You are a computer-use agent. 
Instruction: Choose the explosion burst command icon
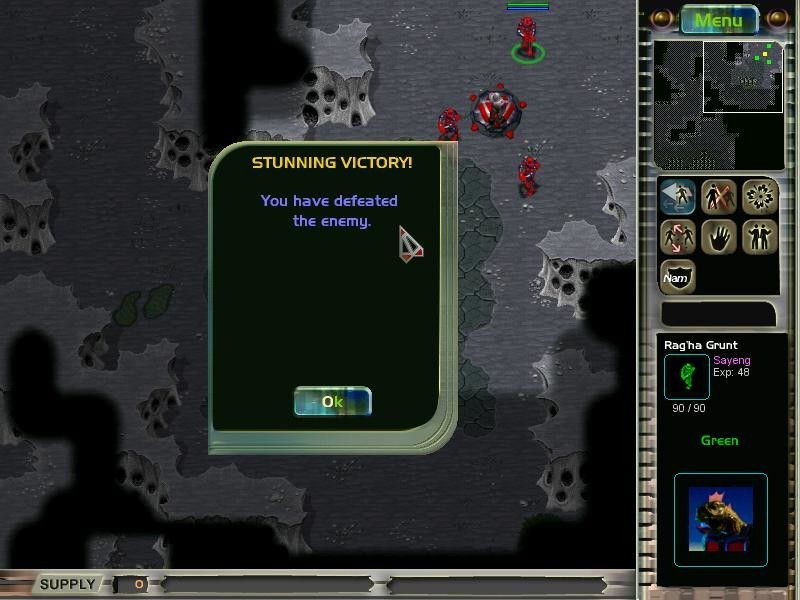pos(760,196)
